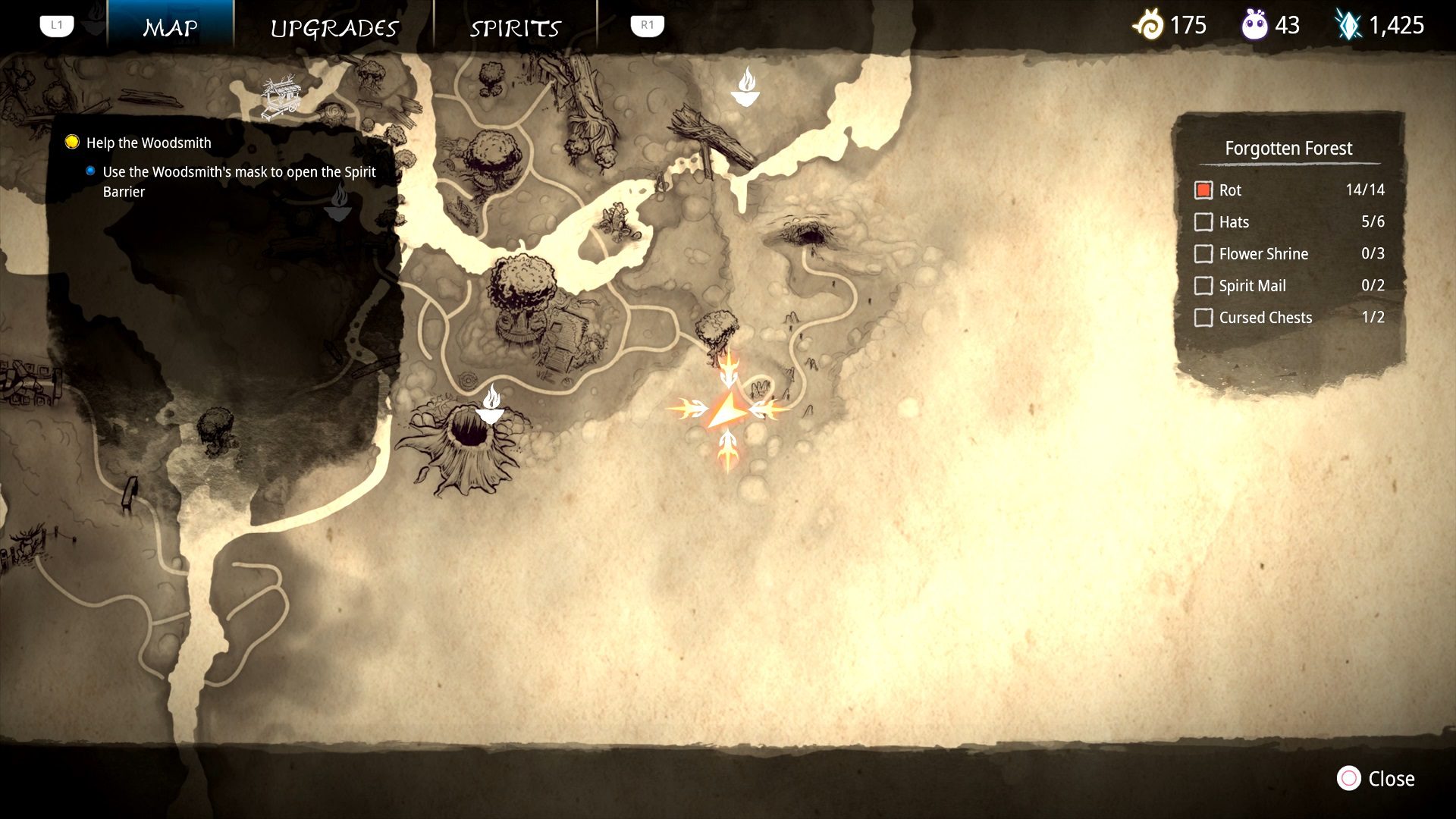This screenshot has width=1456, height=819.
Task: Click the orange player position marker
Action: pos(726,410)
